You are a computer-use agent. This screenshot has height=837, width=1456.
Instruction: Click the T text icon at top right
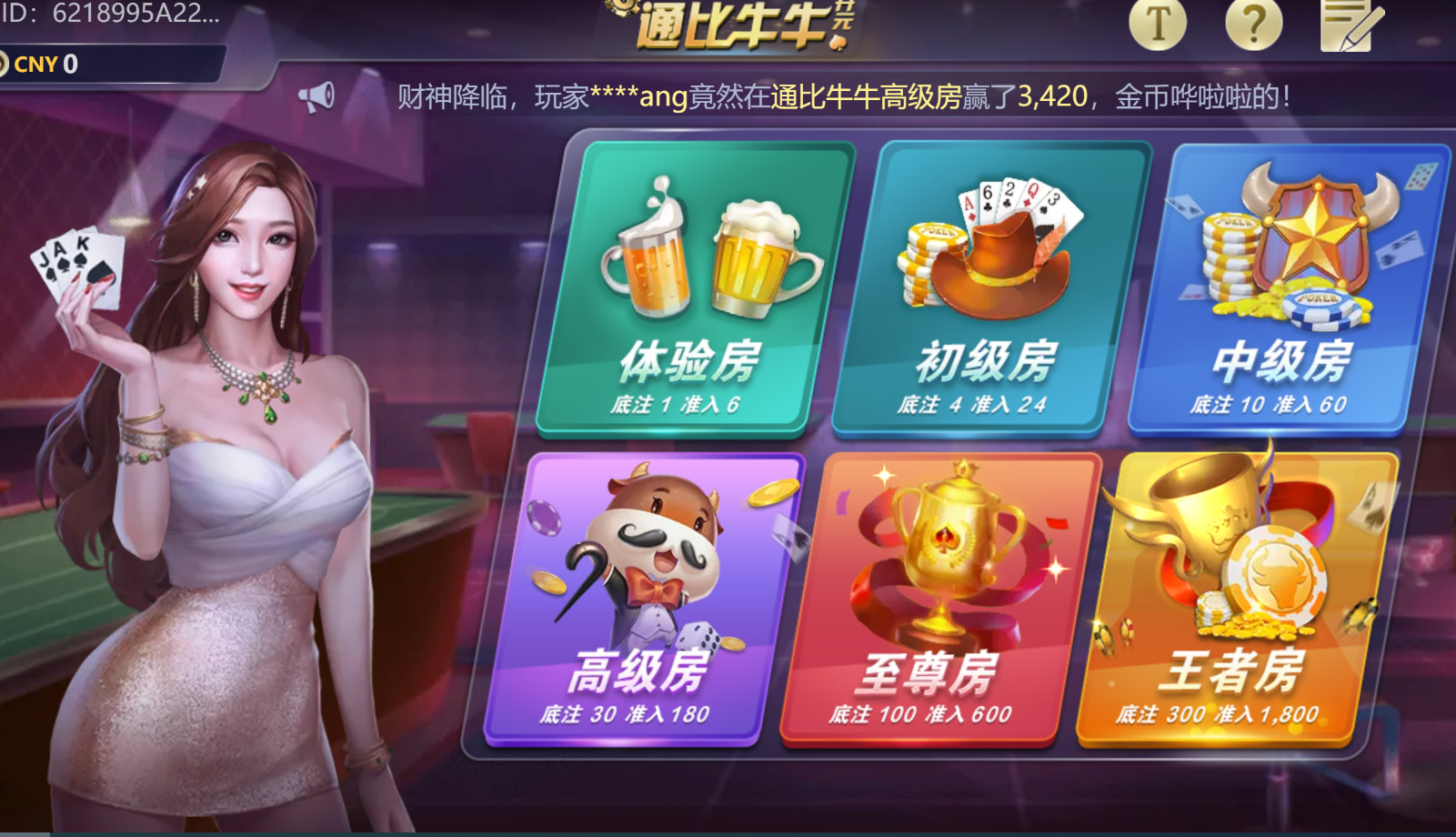tap(1157, 25)
